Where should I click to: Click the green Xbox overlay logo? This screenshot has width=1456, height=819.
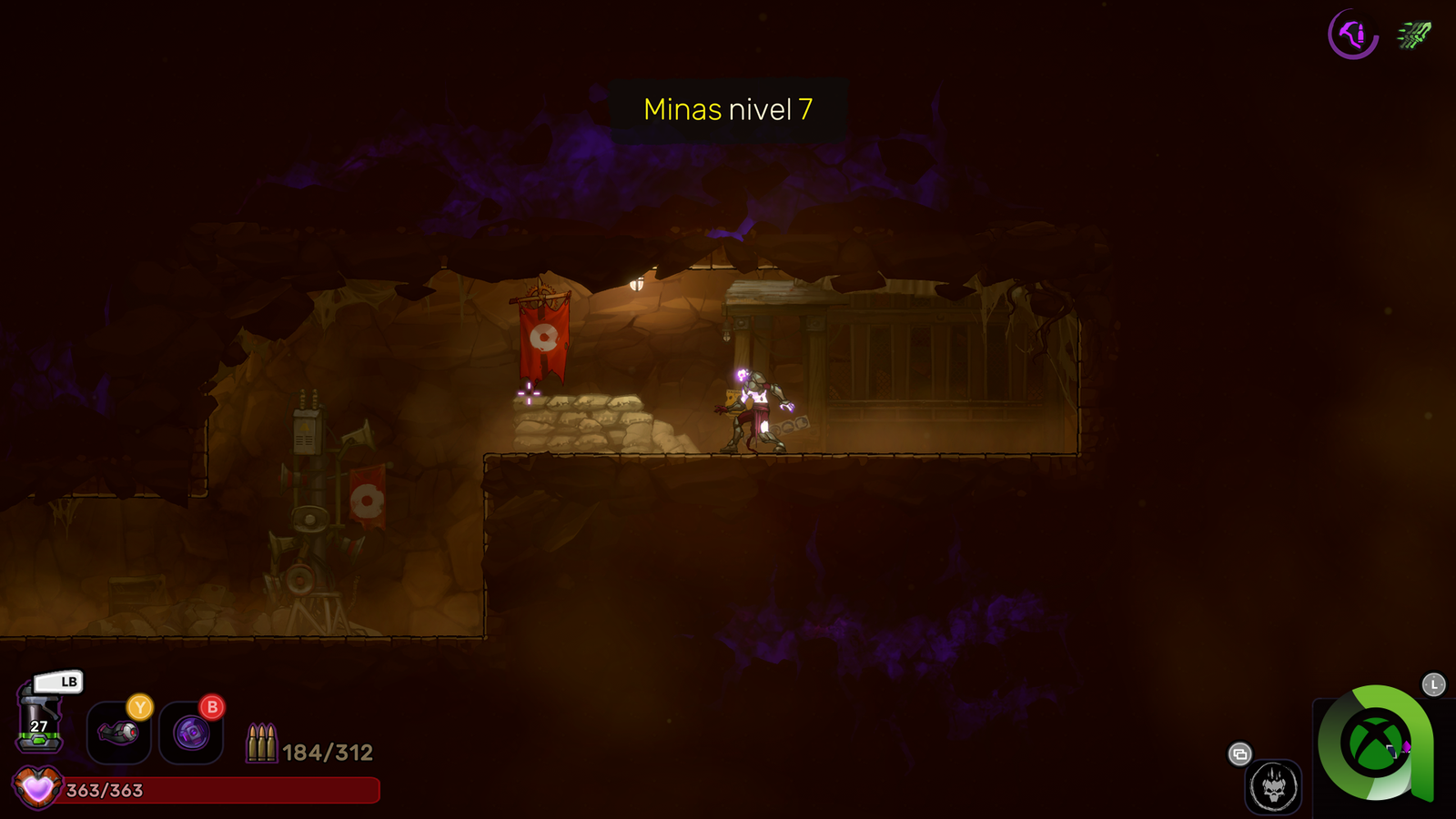pyautogui.click(x=1375, y=743)
